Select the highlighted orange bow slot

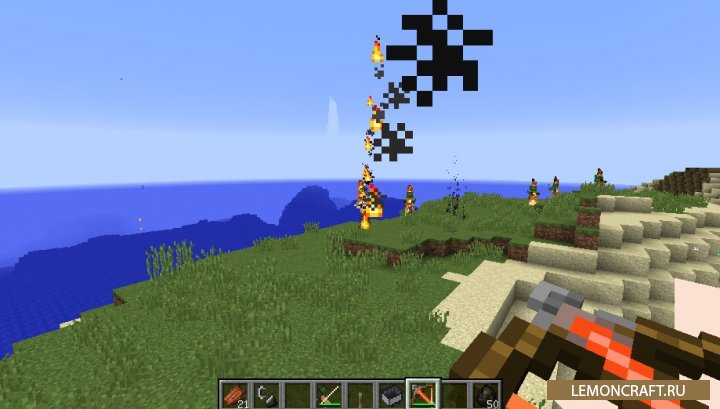click(421, 395)
